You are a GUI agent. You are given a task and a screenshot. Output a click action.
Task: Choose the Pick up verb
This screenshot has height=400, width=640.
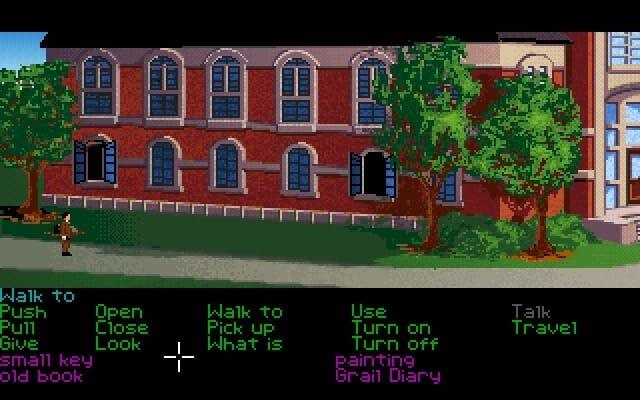point(240,328)
